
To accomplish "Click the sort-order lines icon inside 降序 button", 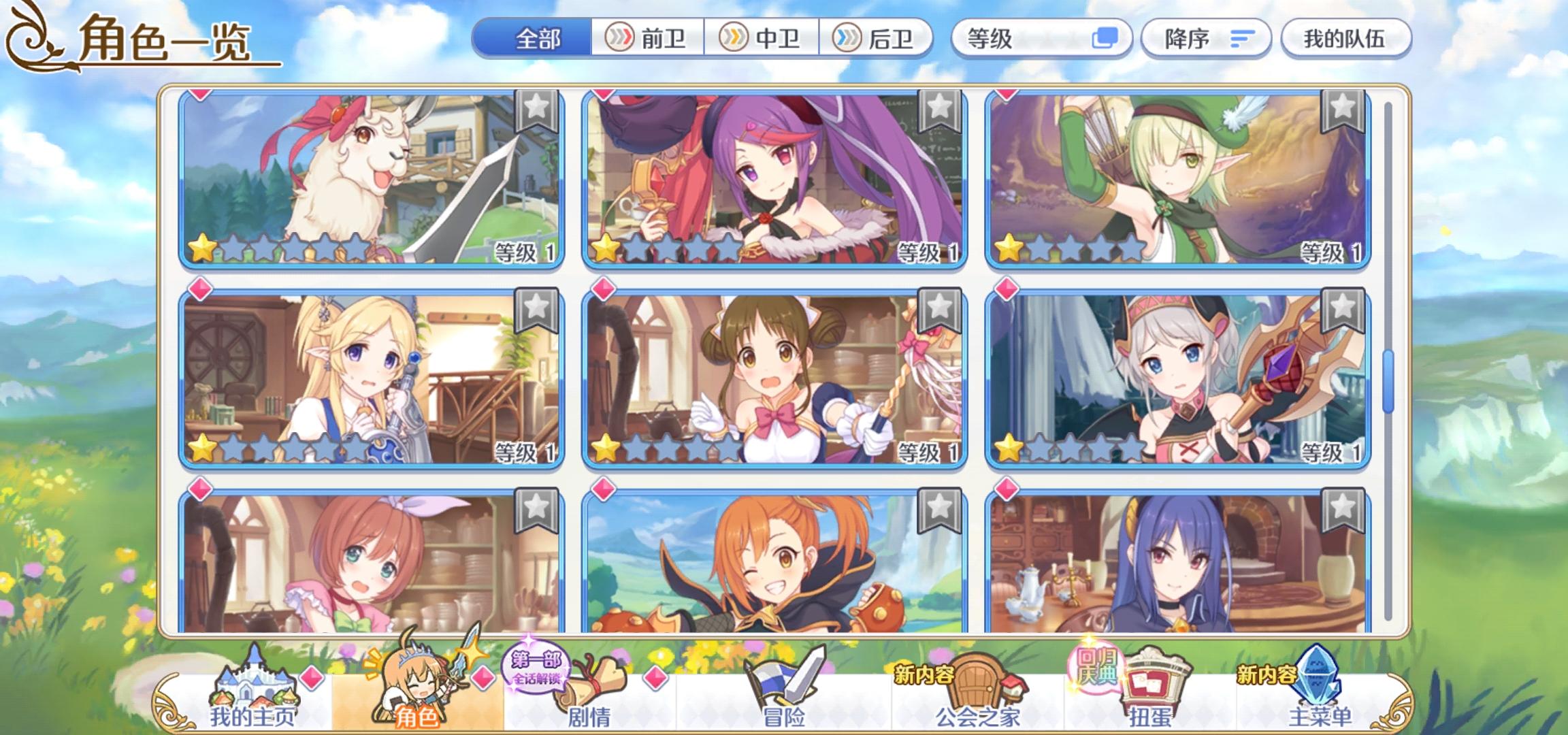I will [x=1243, y=39].
